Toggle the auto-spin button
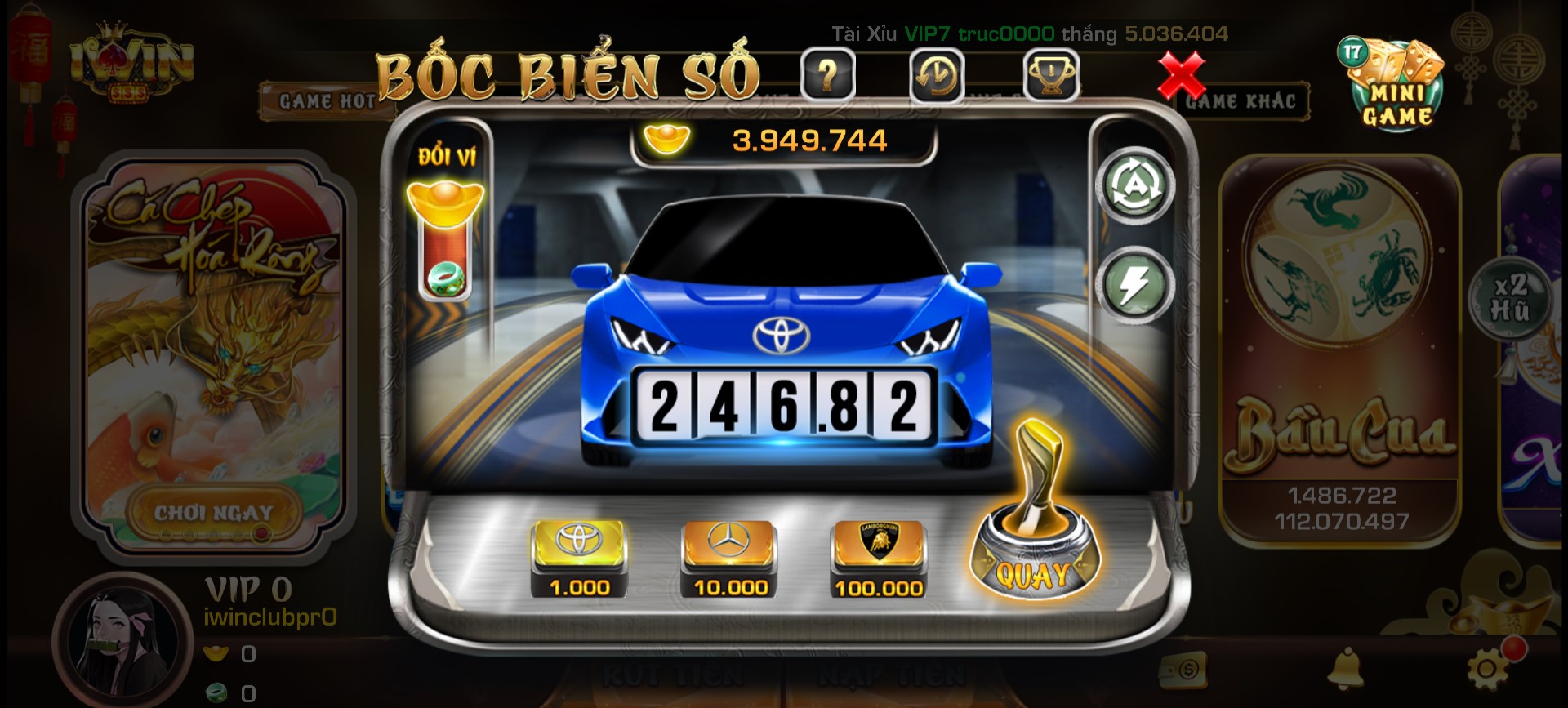This screenshot has width=1568, height=708. [1134, 186]
